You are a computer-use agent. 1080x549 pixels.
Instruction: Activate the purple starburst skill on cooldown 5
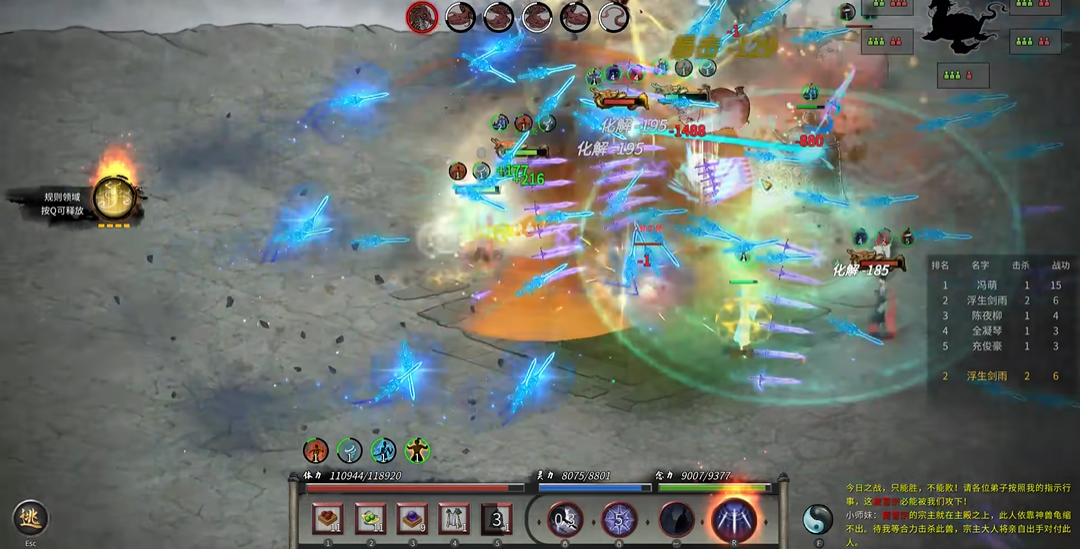pyautogui.click(x=619, y=519)
